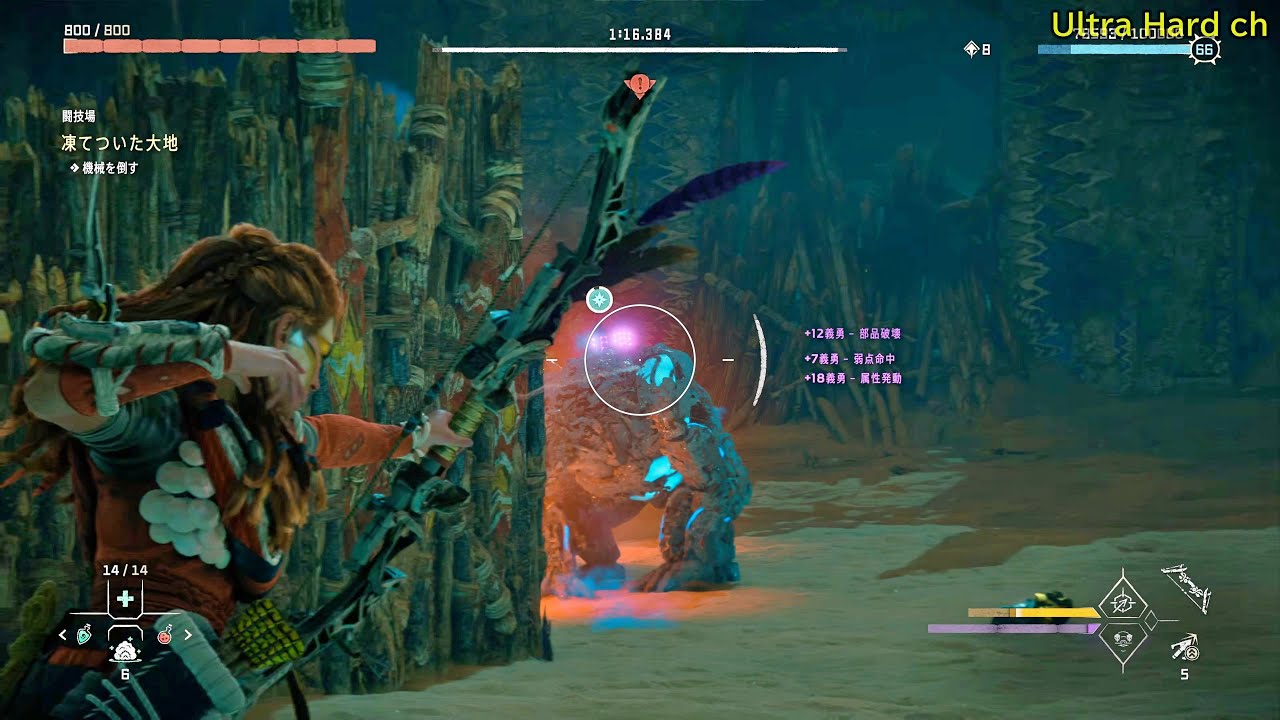Screen dimensions: 1280x720
Task: Select the valor surge diamond icon
Action: pos(1123,604)
